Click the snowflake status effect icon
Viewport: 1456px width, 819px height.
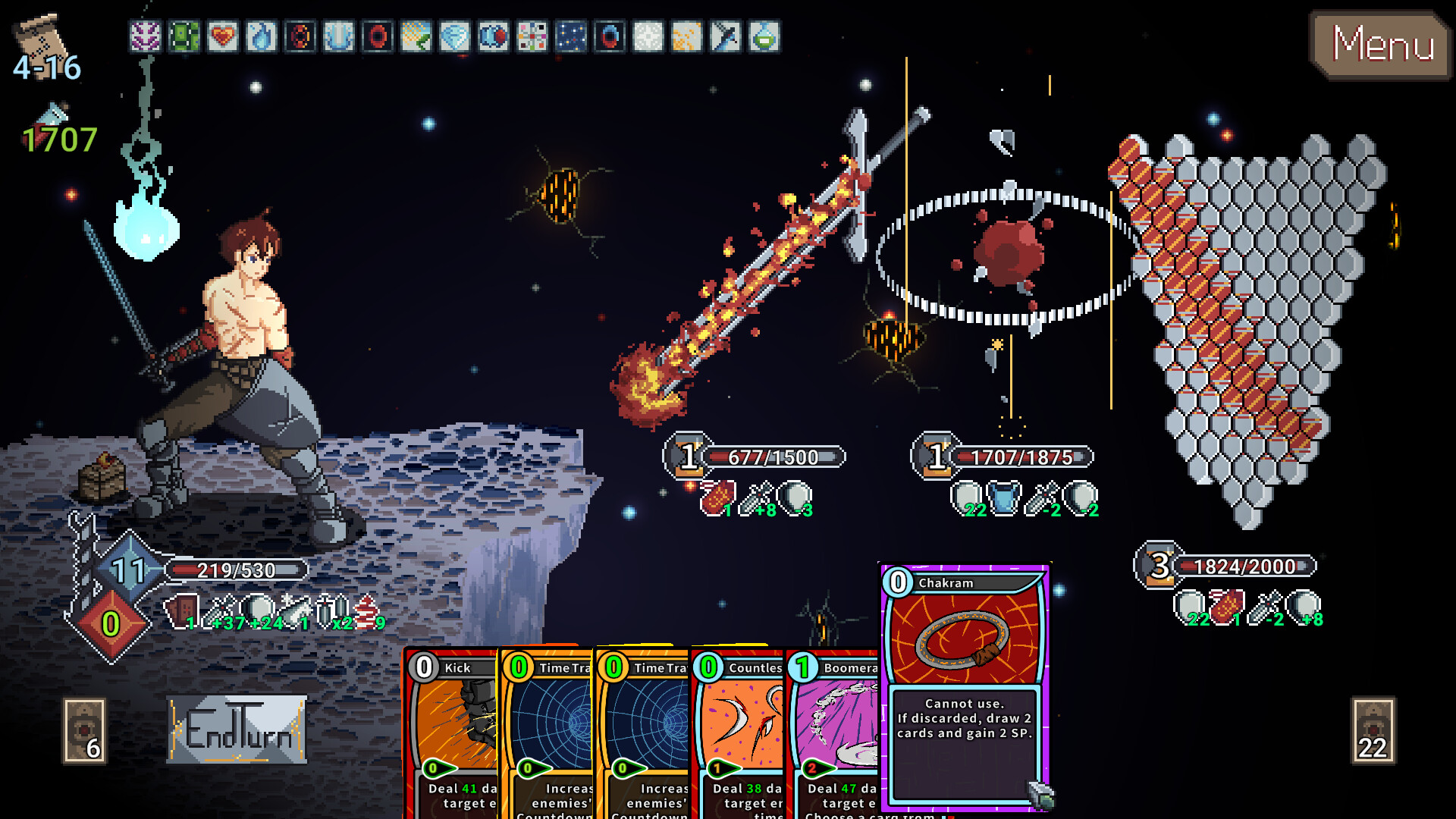pyautogui.click(x=647, y=34)
